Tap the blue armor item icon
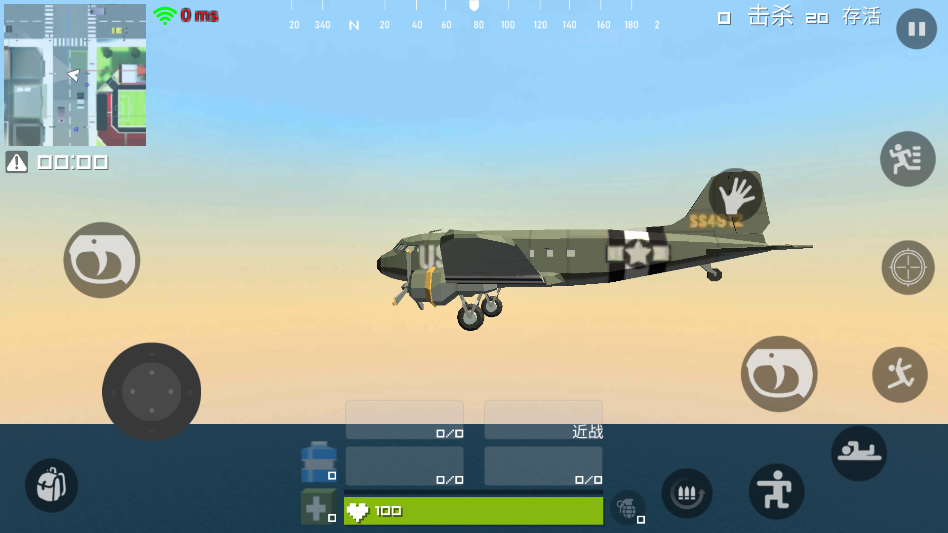Viewport: 948px width, 533px height. tap(319, 462)
